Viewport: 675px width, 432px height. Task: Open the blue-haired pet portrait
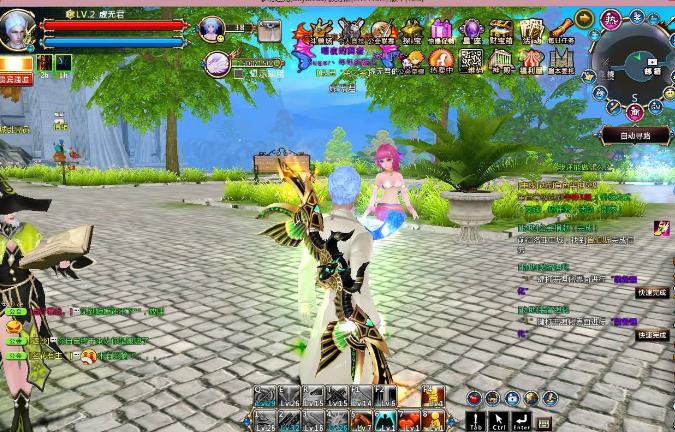pyautogui.click(x=211, y=28)
